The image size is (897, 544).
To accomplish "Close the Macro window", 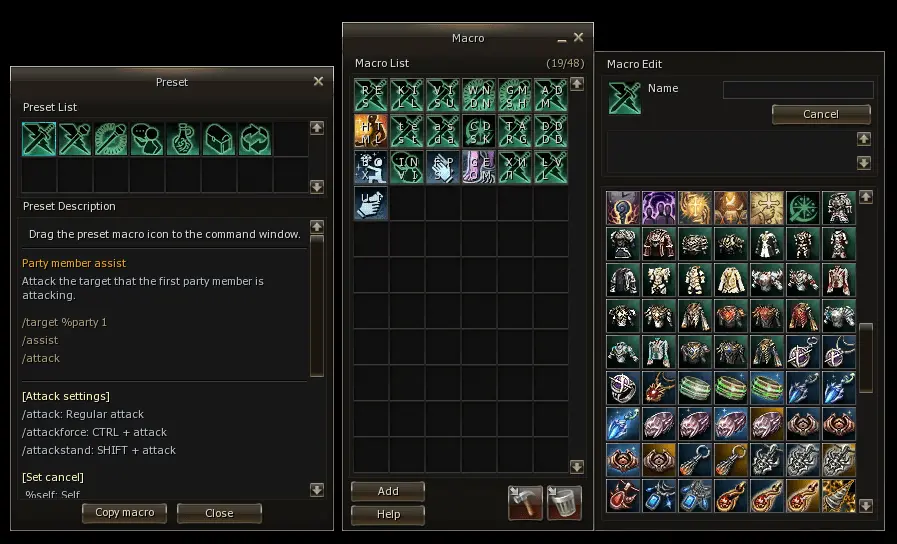I will point(578,38).
